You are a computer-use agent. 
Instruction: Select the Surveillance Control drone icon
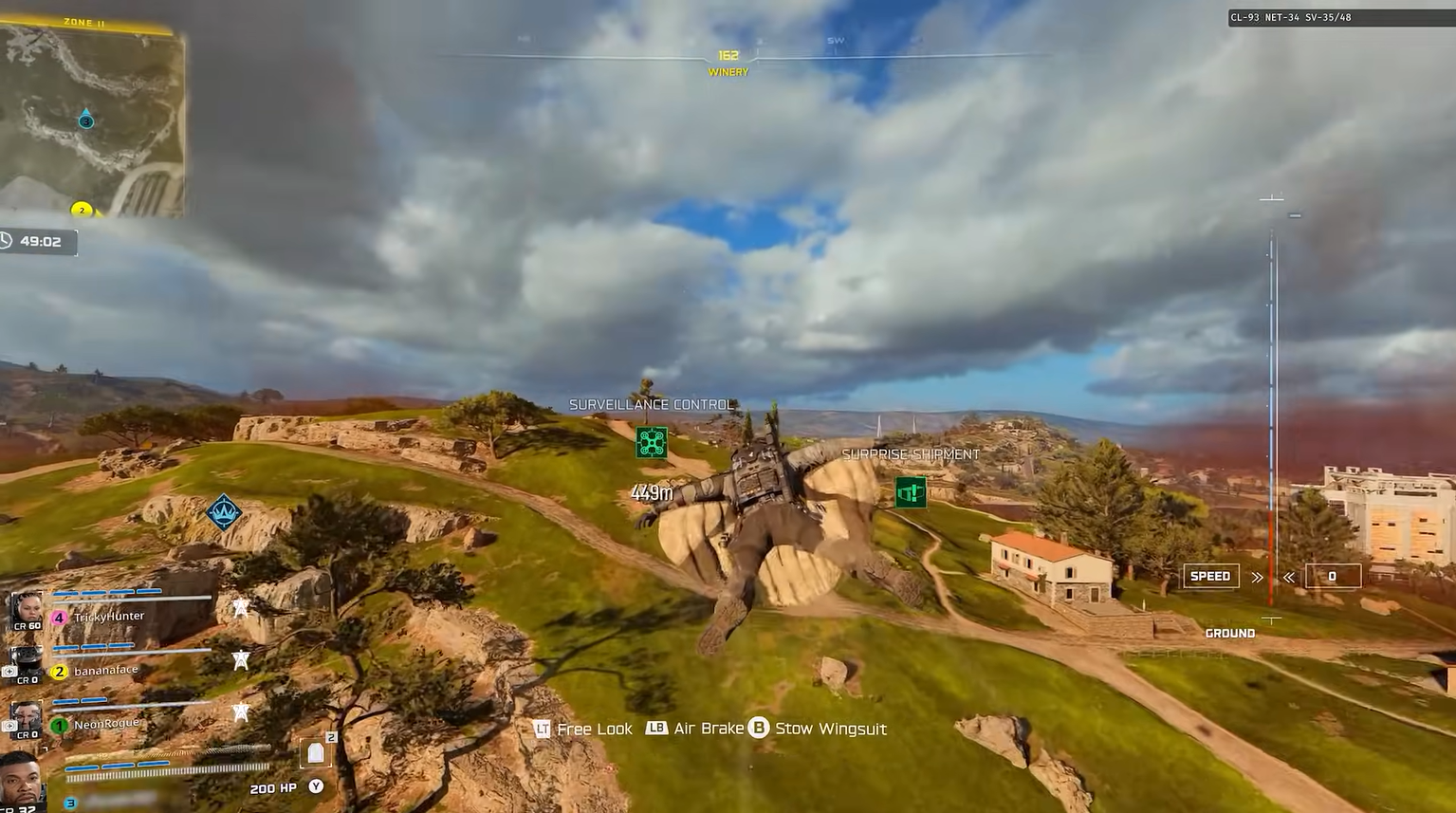pos(652,440)
